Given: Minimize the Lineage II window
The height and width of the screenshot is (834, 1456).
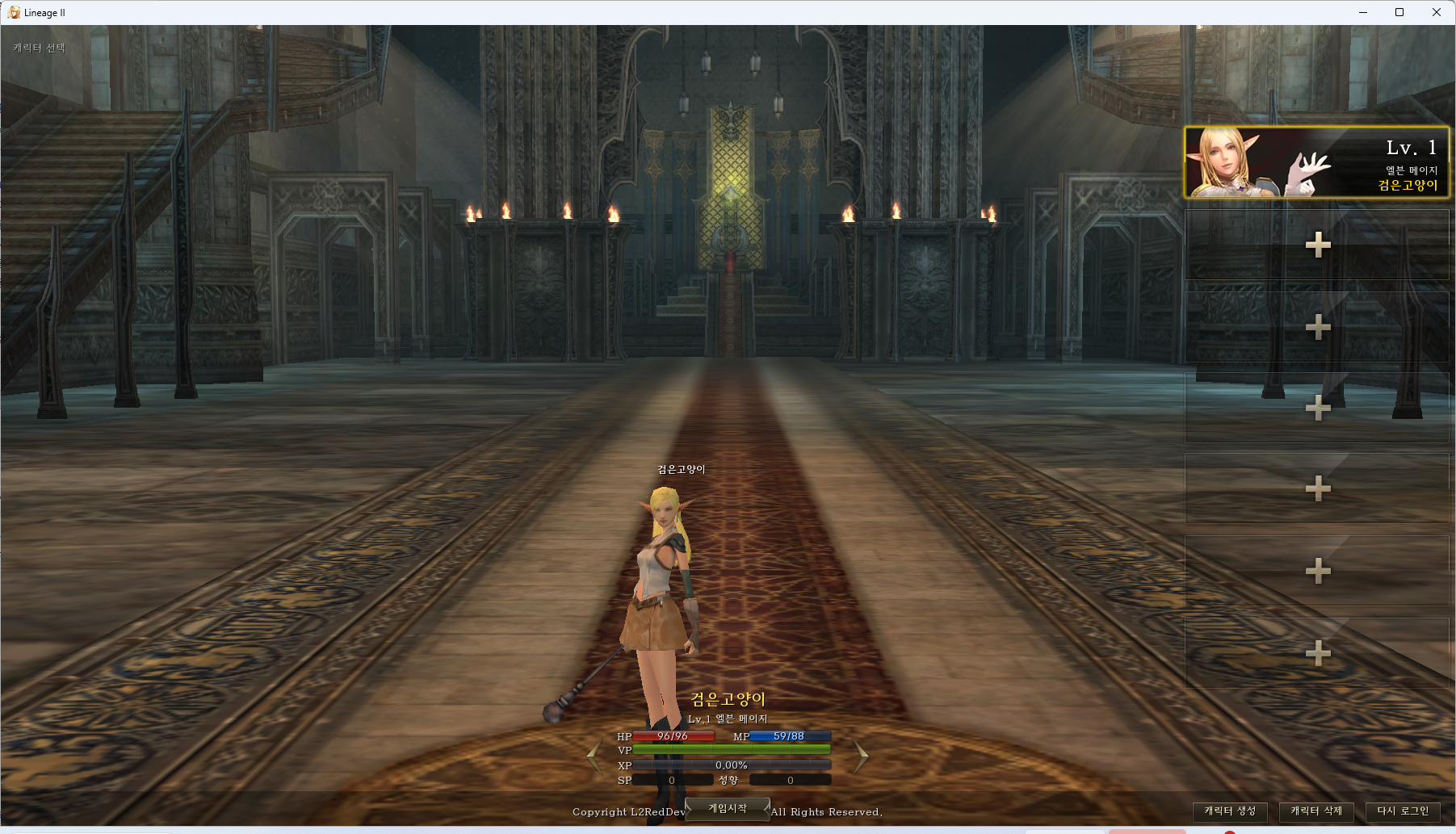Looking at the screenshot, I should [x=1363, y=12].
